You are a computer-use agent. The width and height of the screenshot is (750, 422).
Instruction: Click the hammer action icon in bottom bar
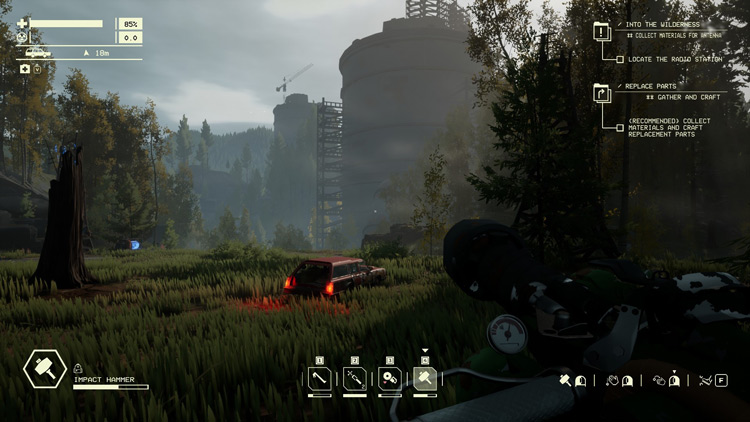coord(565,380)
